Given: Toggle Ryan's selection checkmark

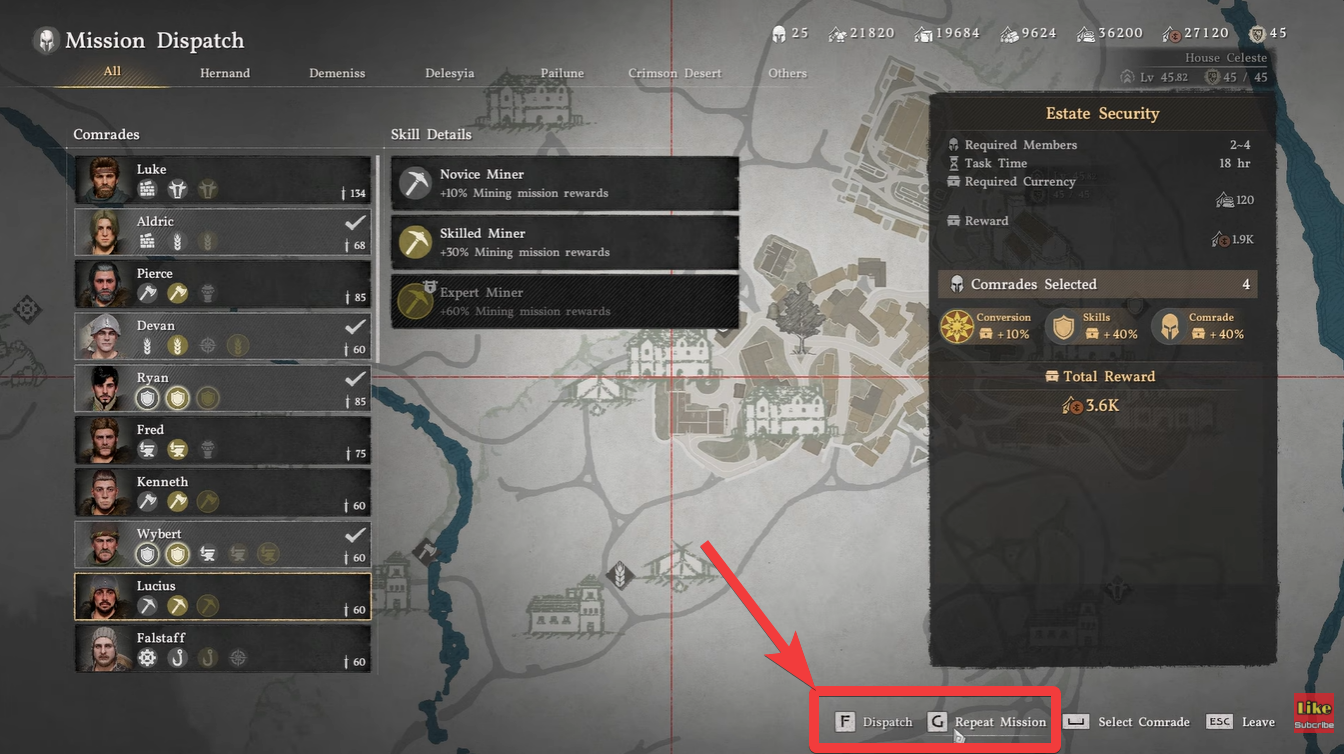Looking at the screenshot, I should [x=356, y=380].
